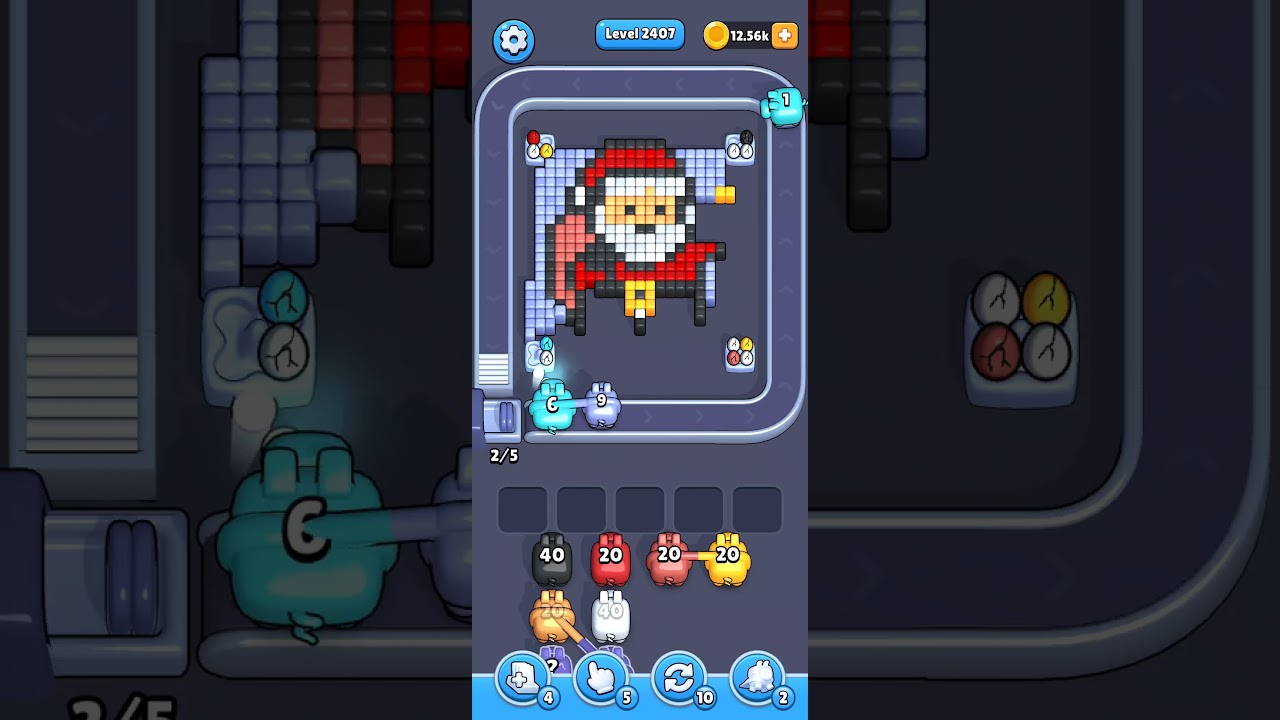Activate the shuffle booster showing 10

point(680,678)
